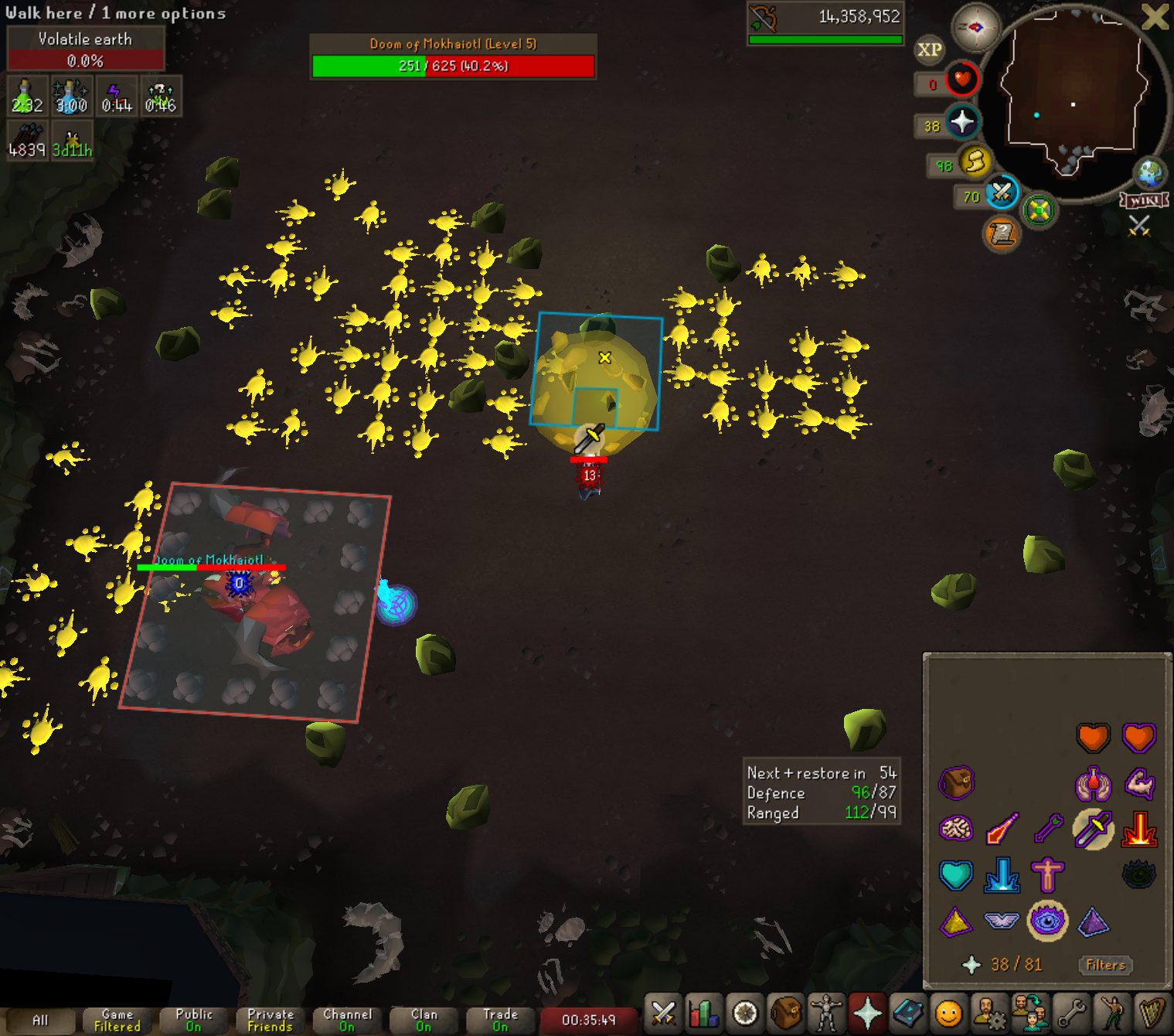Activate quick-prayers via the prayer orb

(x=961, y=122)
